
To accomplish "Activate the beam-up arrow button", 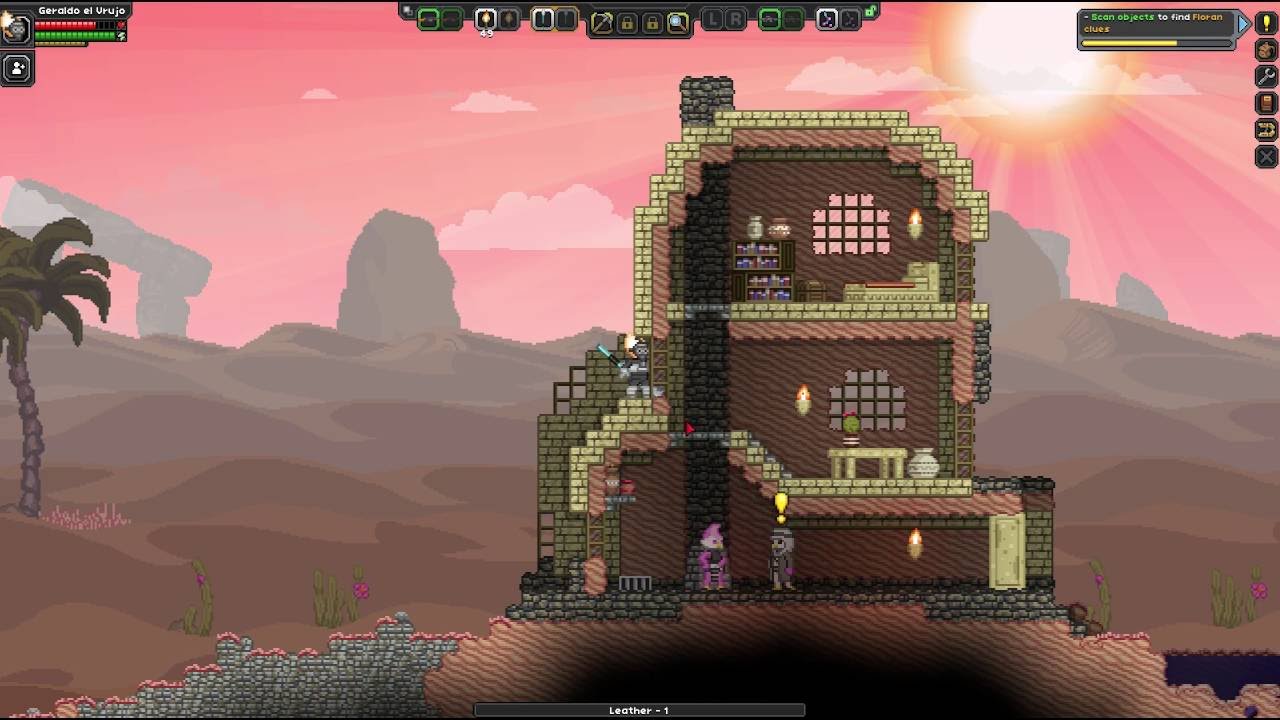I will coord(1266,130).
